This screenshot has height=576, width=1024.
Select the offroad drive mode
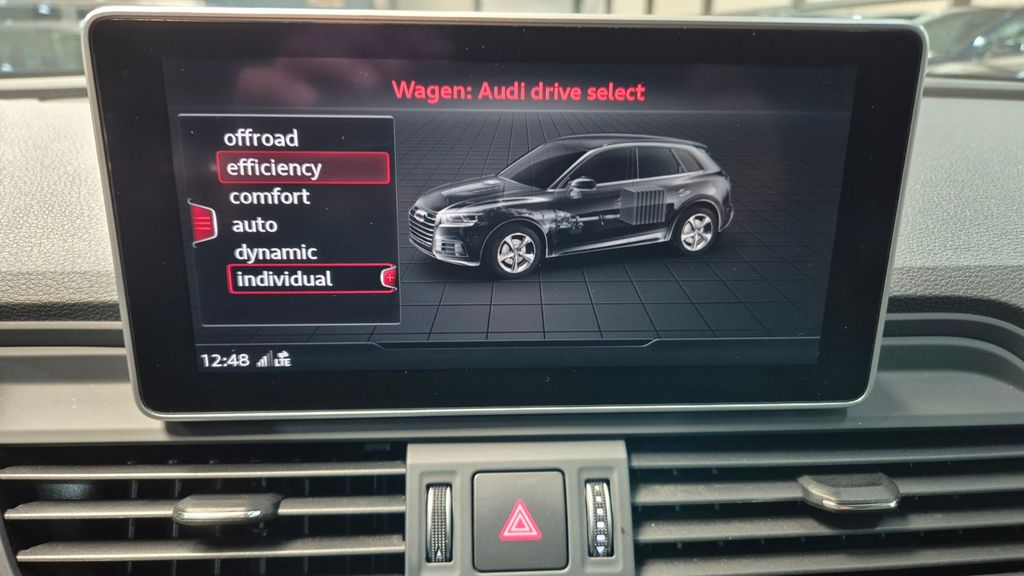261,138
